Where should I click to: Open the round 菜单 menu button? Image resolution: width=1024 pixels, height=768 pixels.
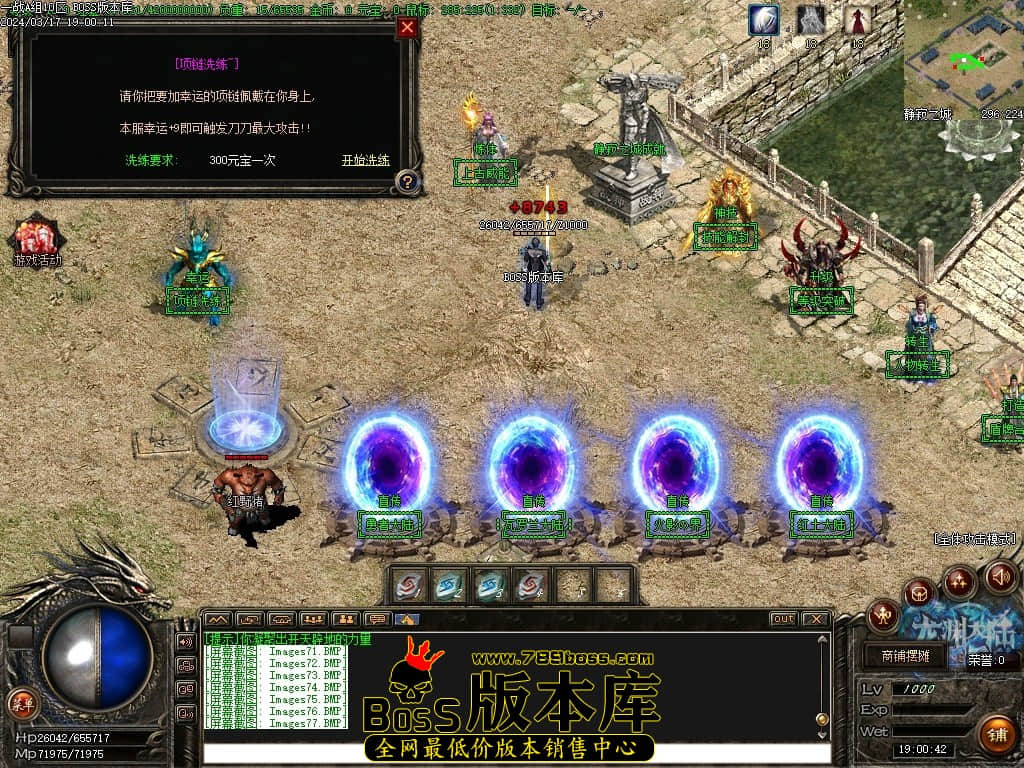[x=22, y=702]
